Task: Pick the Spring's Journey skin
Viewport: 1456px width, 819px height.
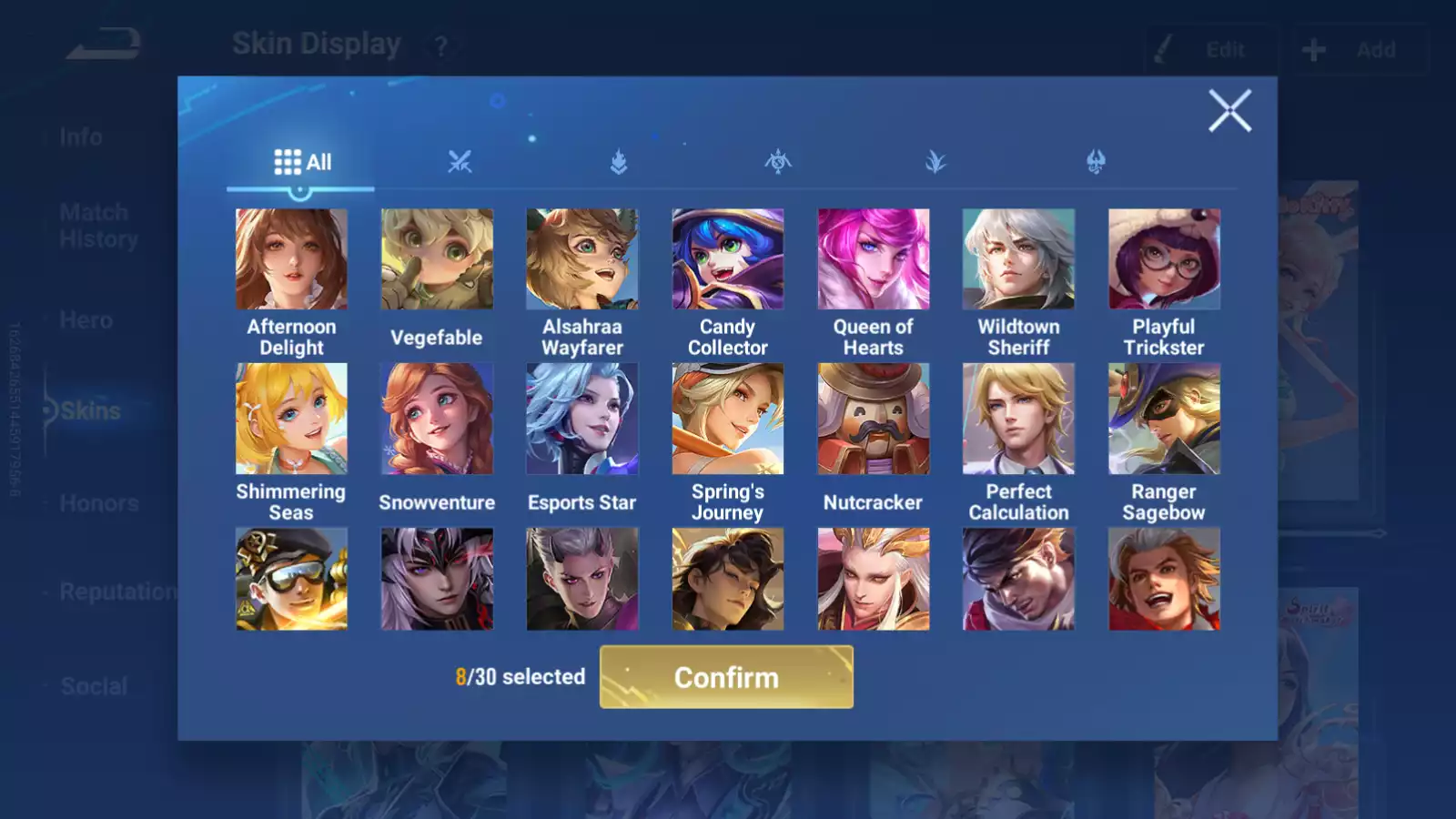Action: click(727, 419)
